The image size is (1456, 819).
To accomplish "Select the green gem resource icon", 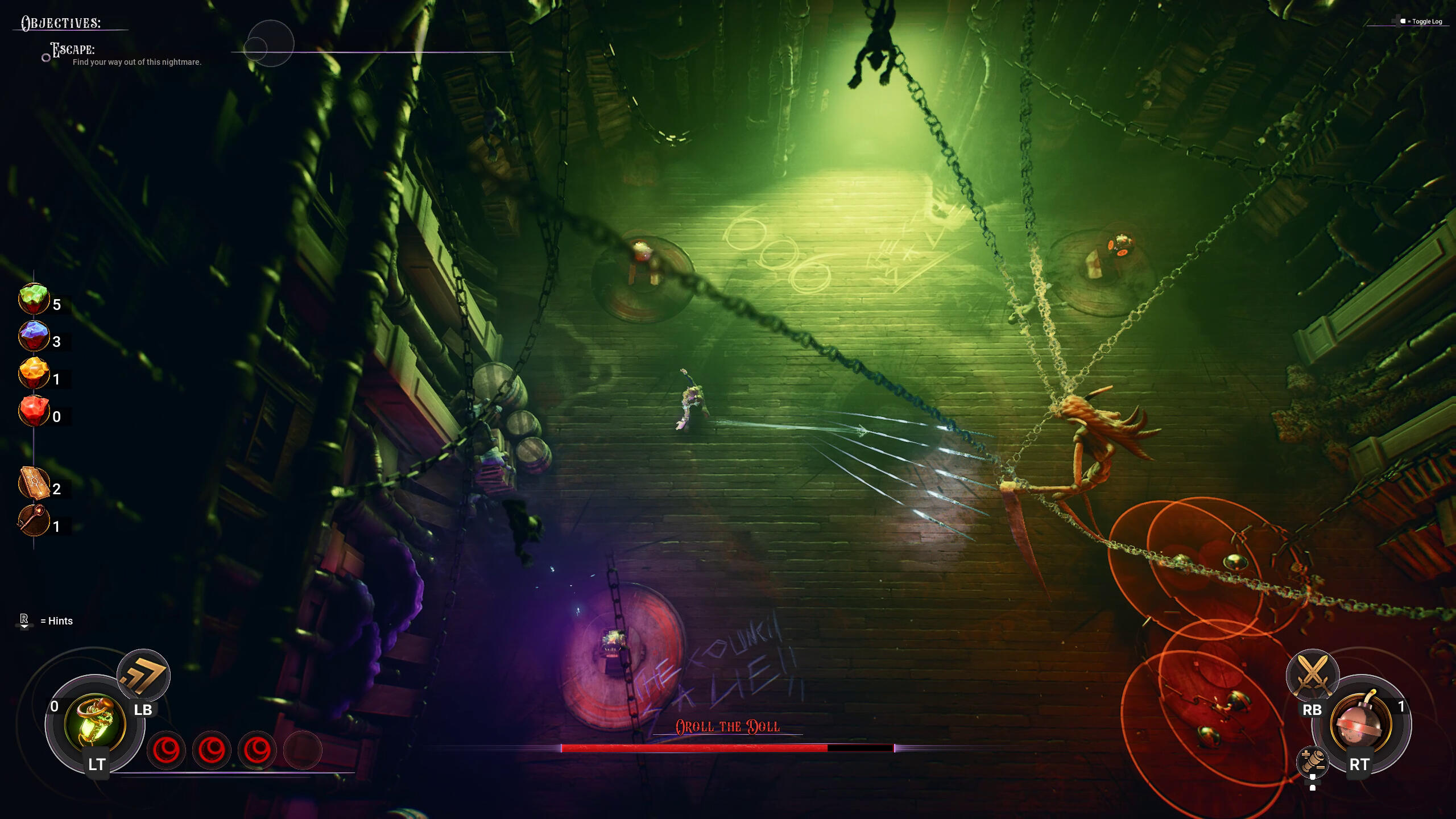I will [x=34, y=299].
